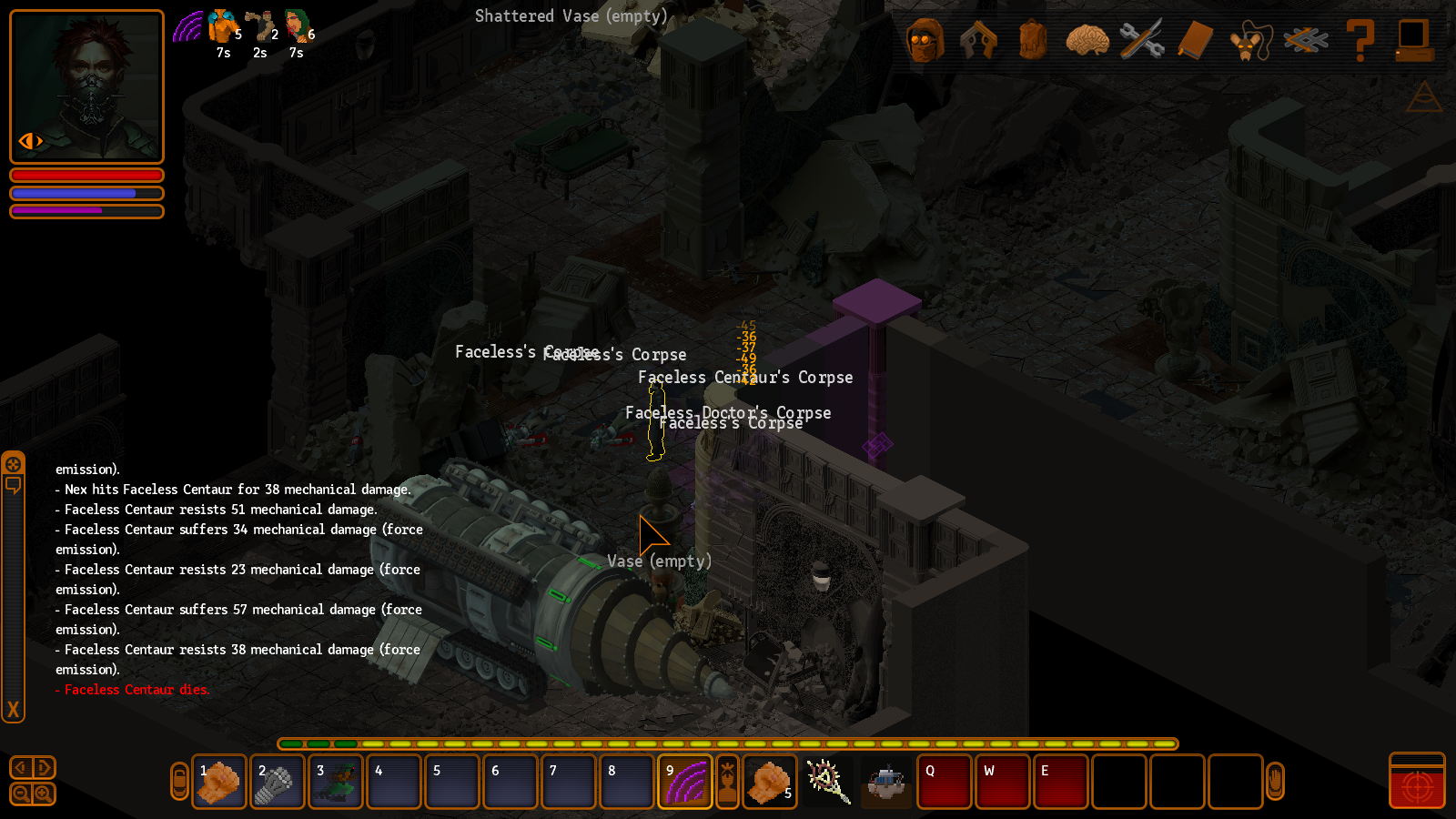Screen dimensions: 1456x819
Task: Open the question mark help menu
Action: click(1360, 41)
